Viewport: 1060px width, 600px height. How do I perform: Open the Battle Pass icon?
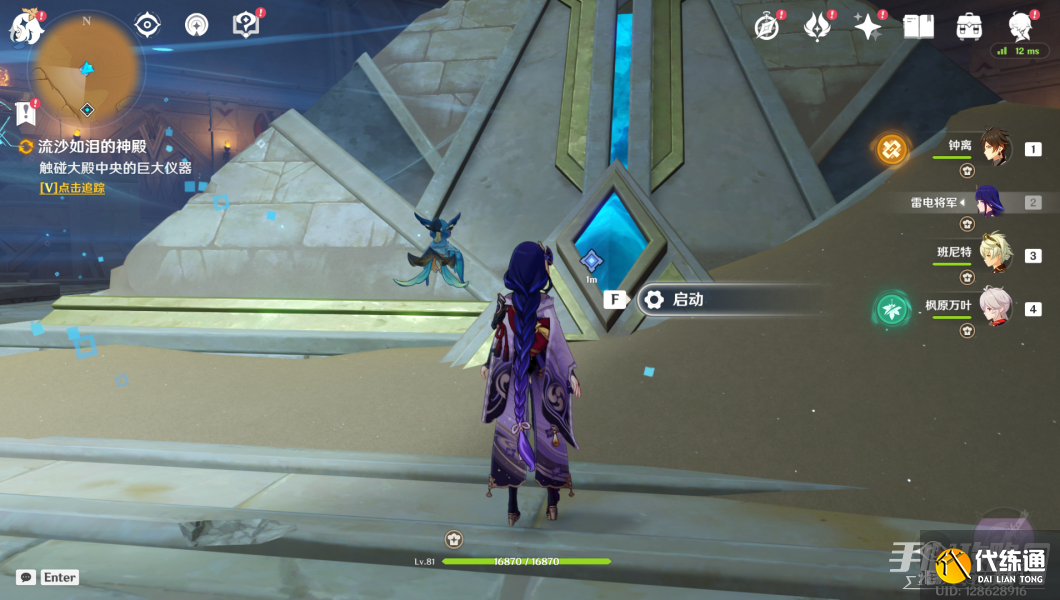pos(817,27)
